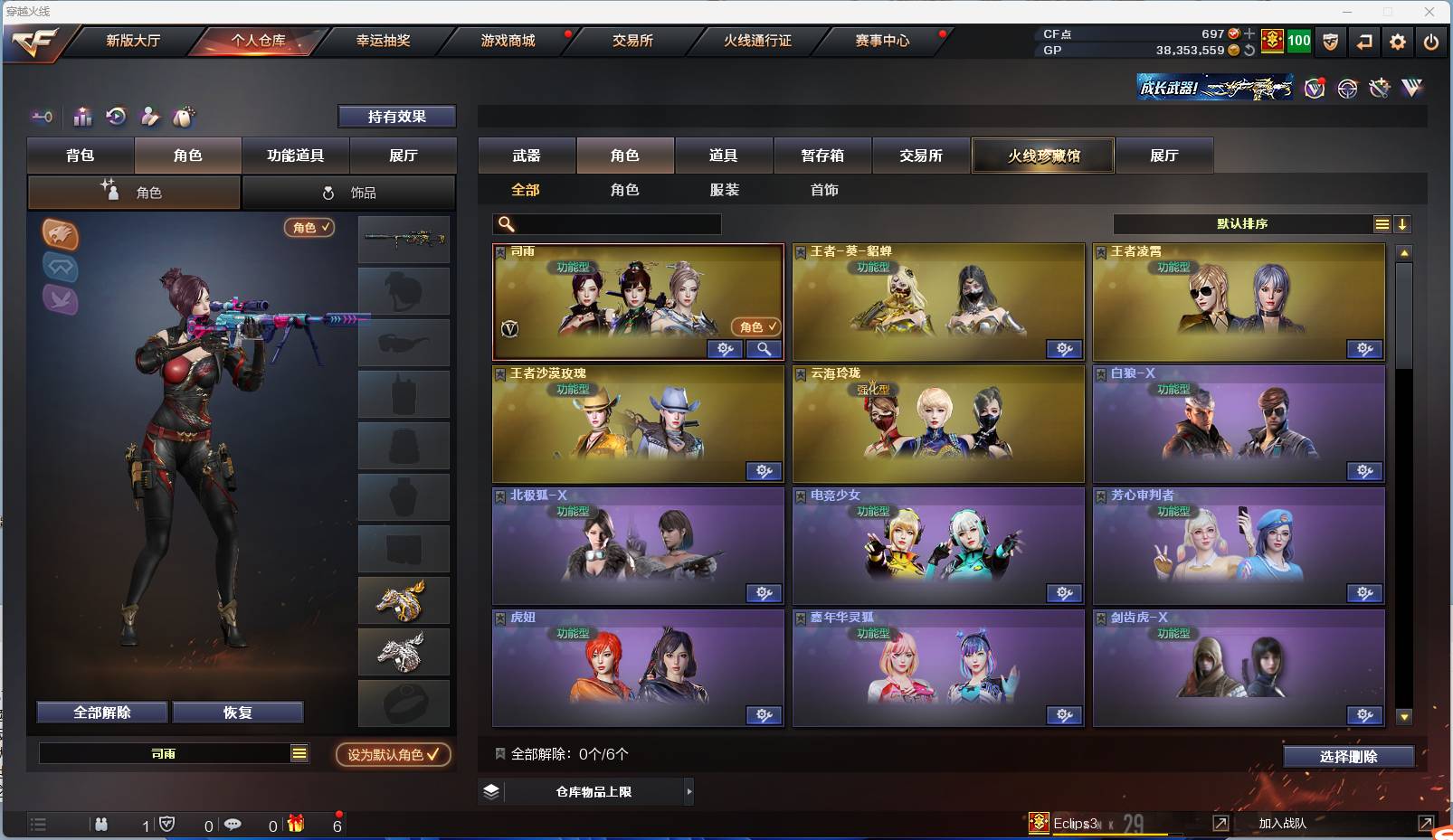Viewport: 1453px width, 840px height.
Task: Click 设为默认角色 checkbox button
Action: [393, 755]
